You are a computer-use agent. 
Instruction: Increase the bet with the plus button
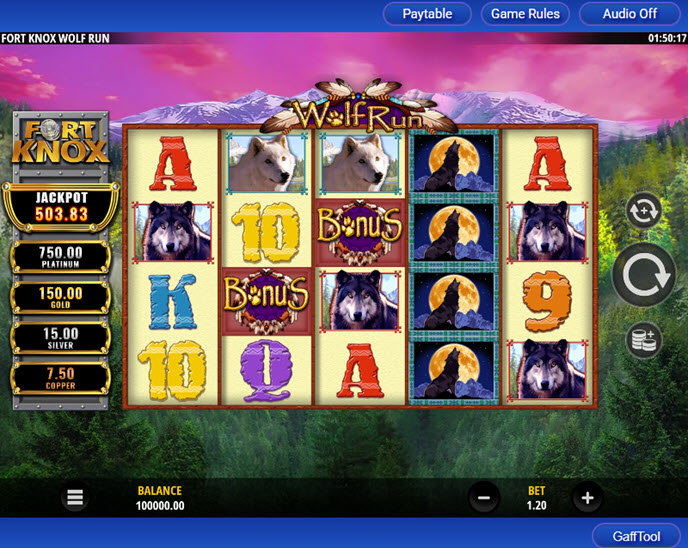pyautogui.click(x=587, y=497)
